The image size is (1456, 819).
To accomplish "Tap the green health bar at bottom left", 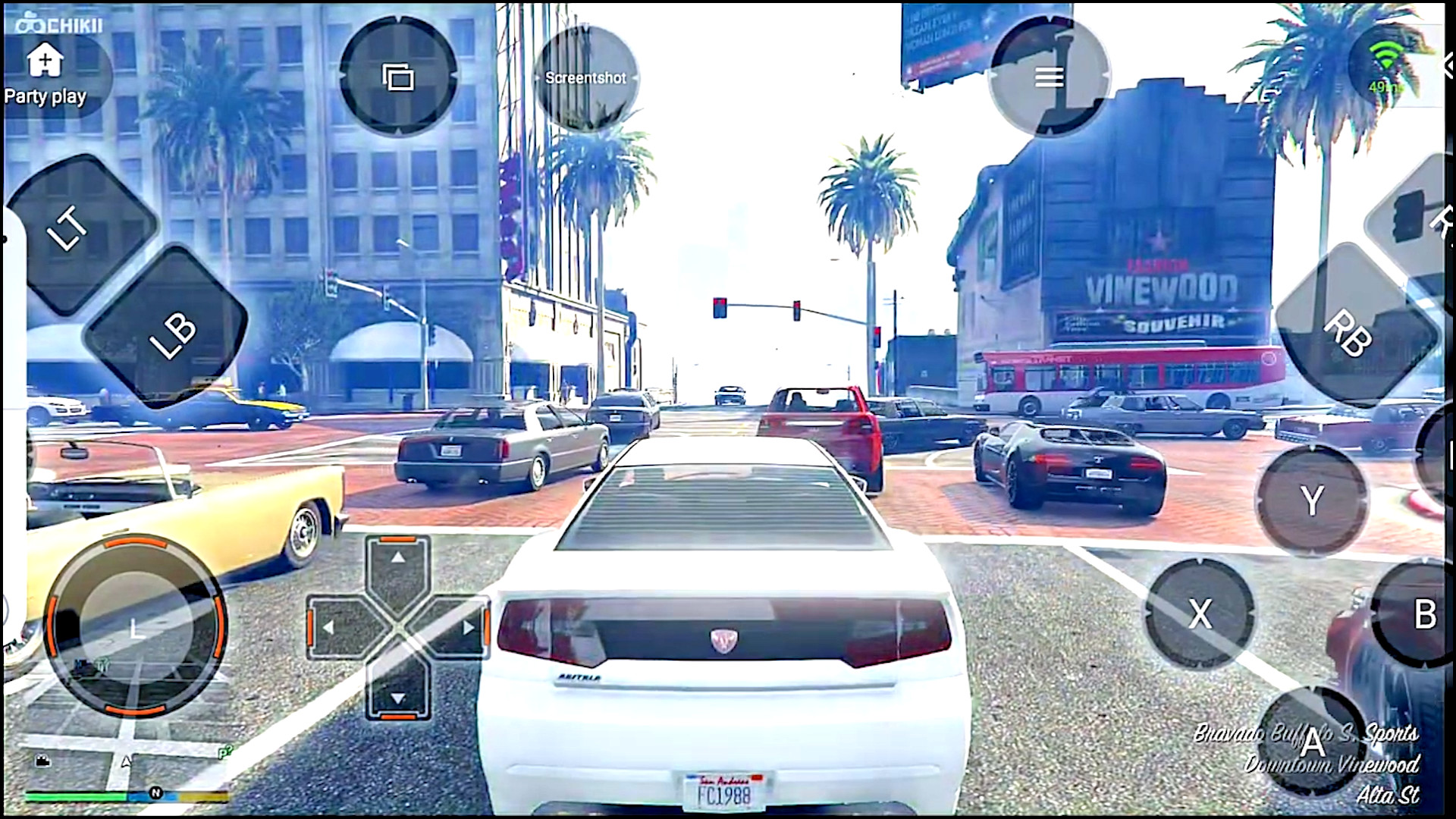I will tap(76, 798).
